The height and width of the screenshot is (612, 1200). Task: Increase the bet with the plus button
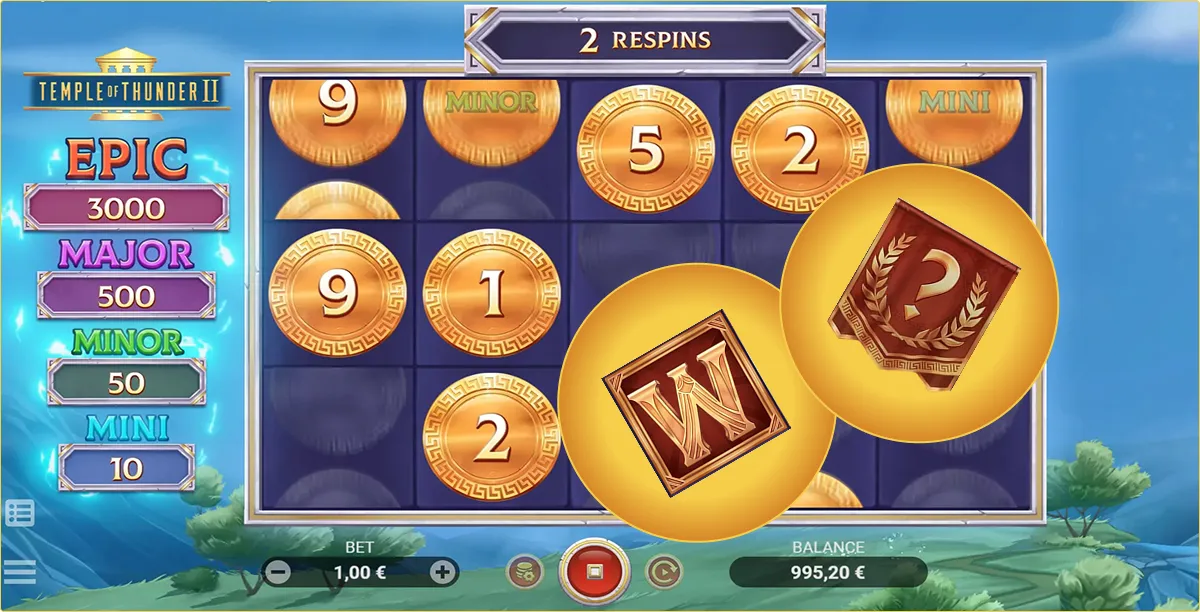click(x=442, y=573)
